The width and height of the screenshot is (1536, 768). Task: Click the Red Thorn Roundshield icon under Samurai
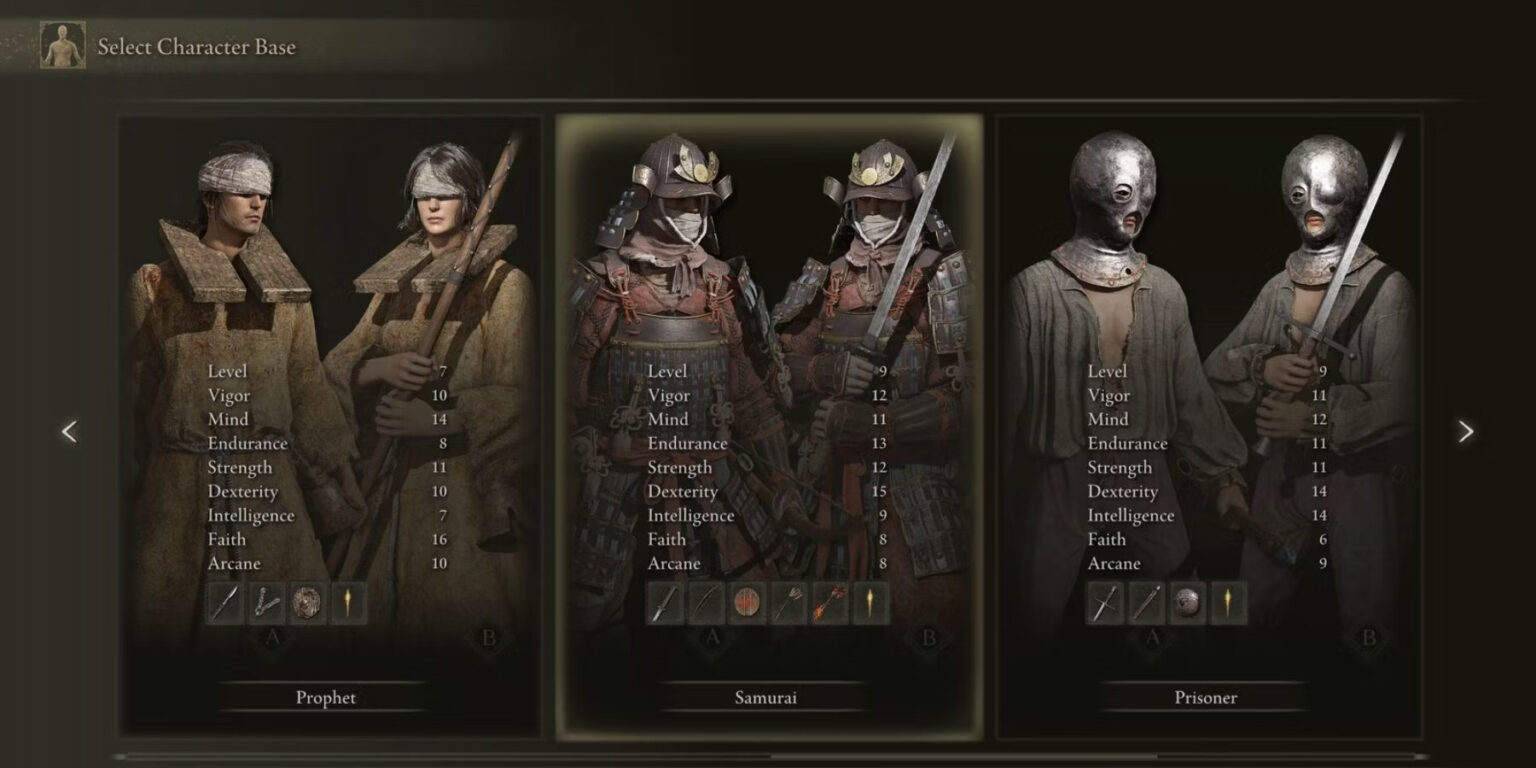pyautogui.click(x=746, y=604)
